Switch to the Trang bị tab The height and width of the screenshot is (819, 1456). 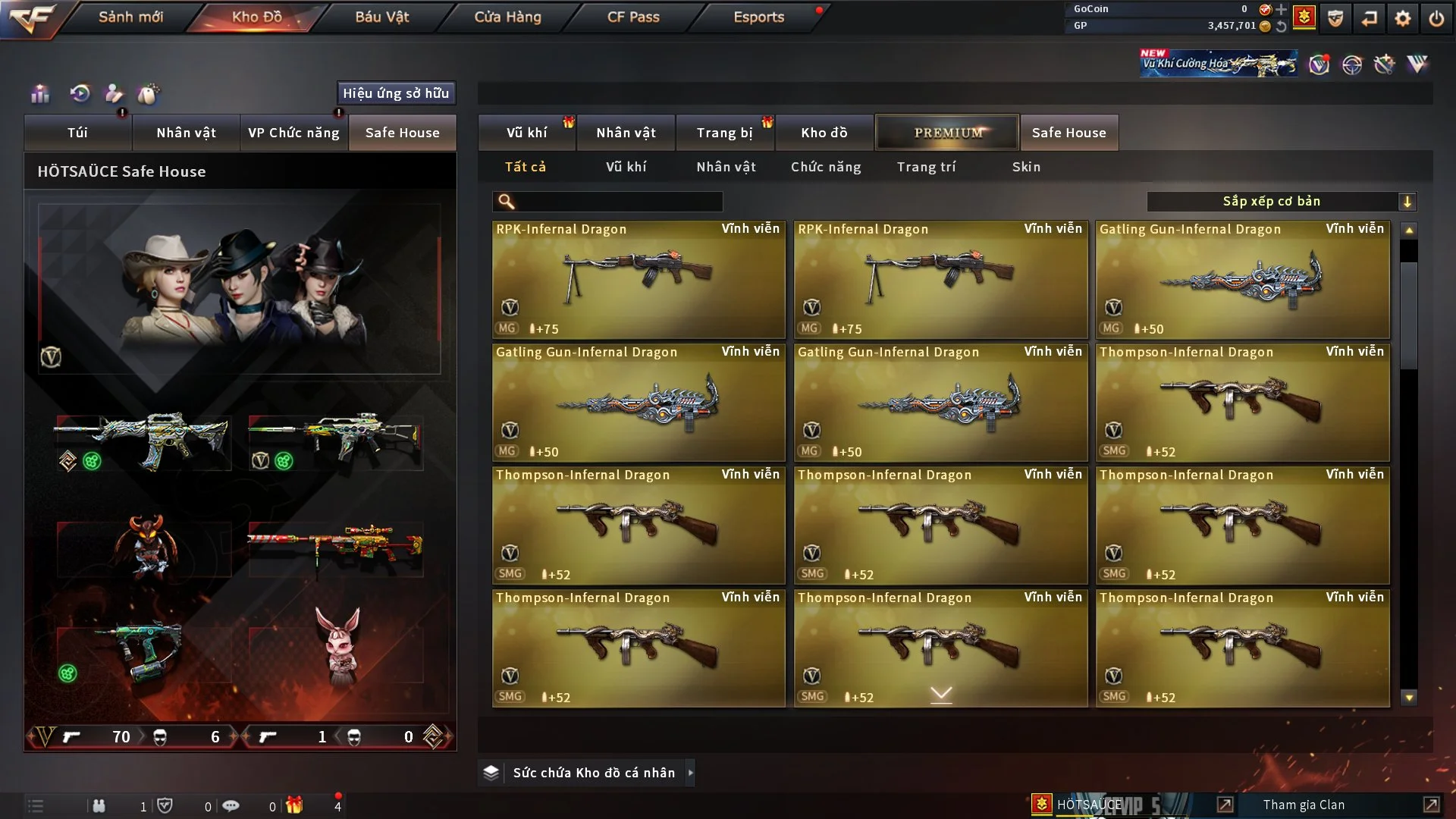tap(724, 133)
